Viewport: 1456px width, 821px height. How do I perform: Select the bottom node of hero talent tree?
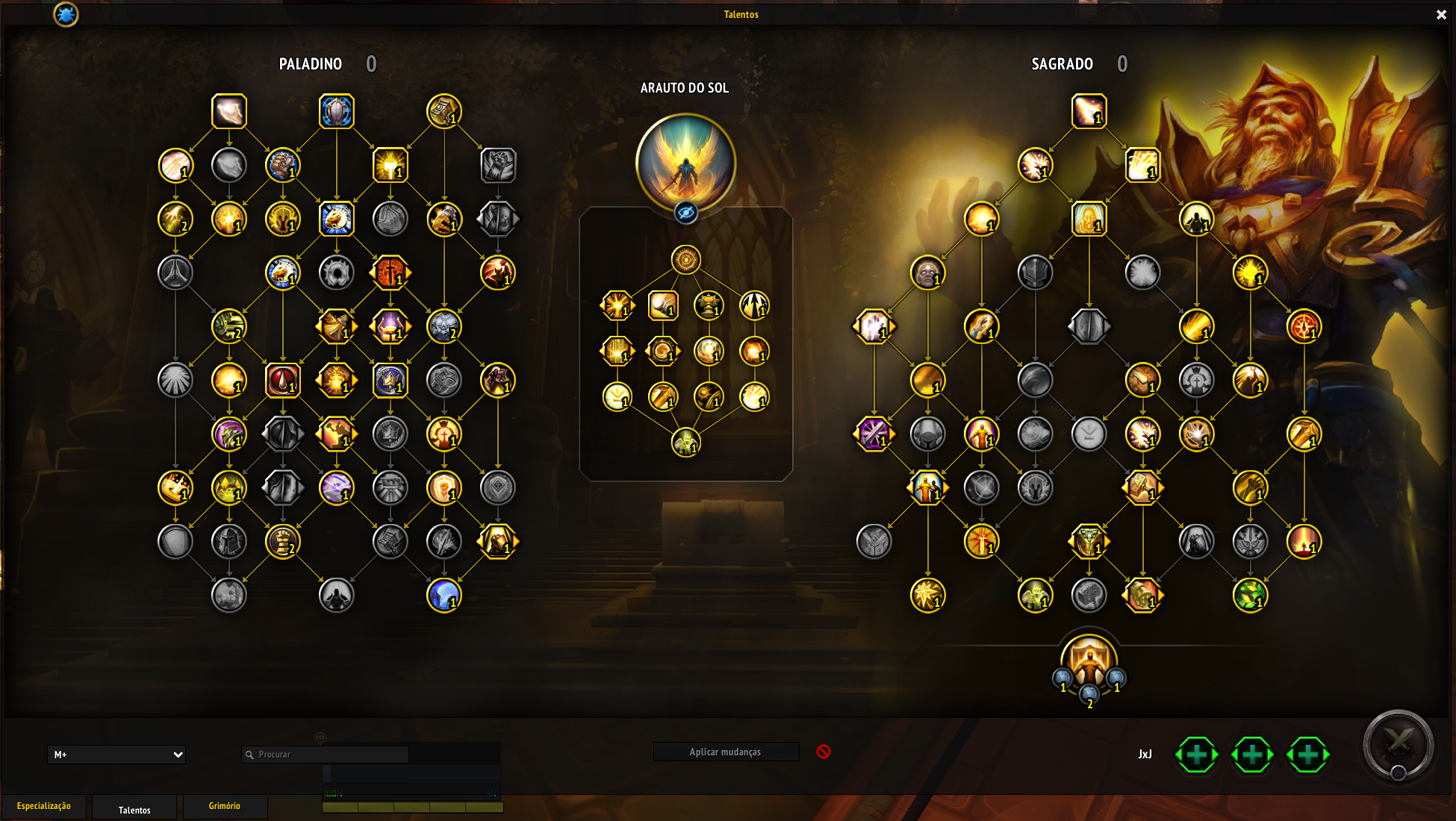685,443
